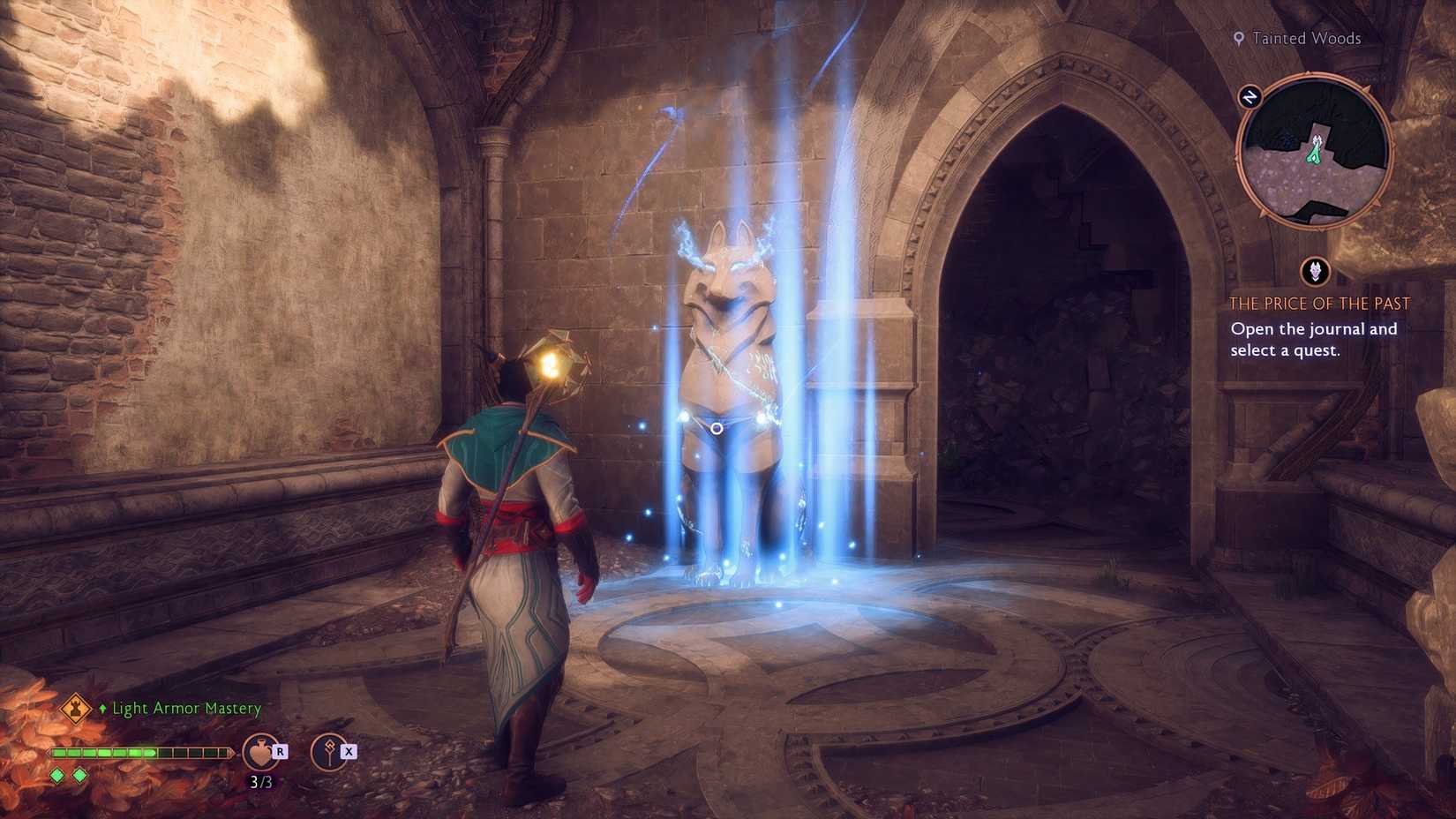Screen dimensions: 1456x819
Task: Select the first green diamond charge pip
Action: (x=56, y=775)
